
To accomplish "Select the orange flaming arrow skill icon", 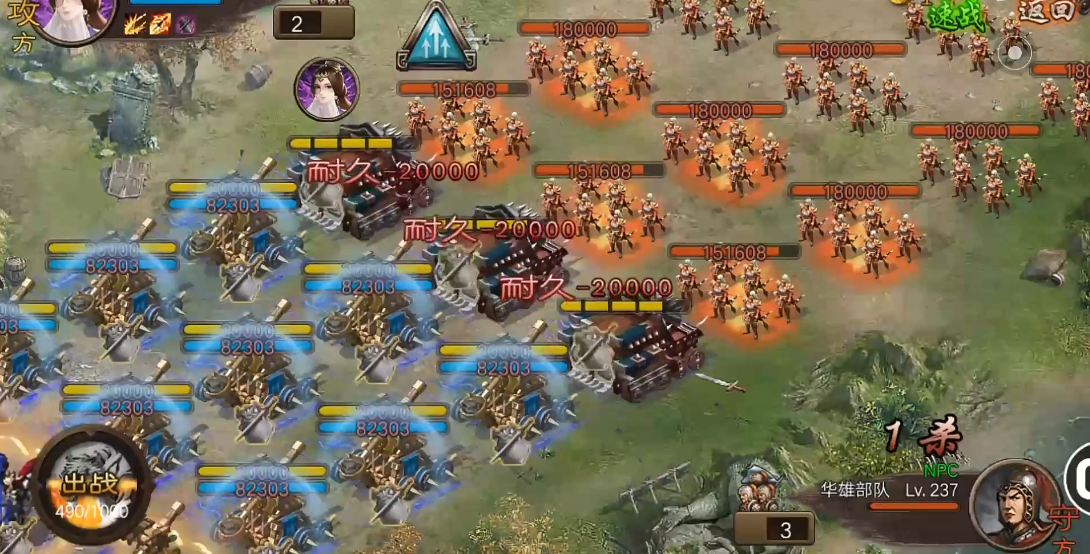I will (x=160, y=25).
